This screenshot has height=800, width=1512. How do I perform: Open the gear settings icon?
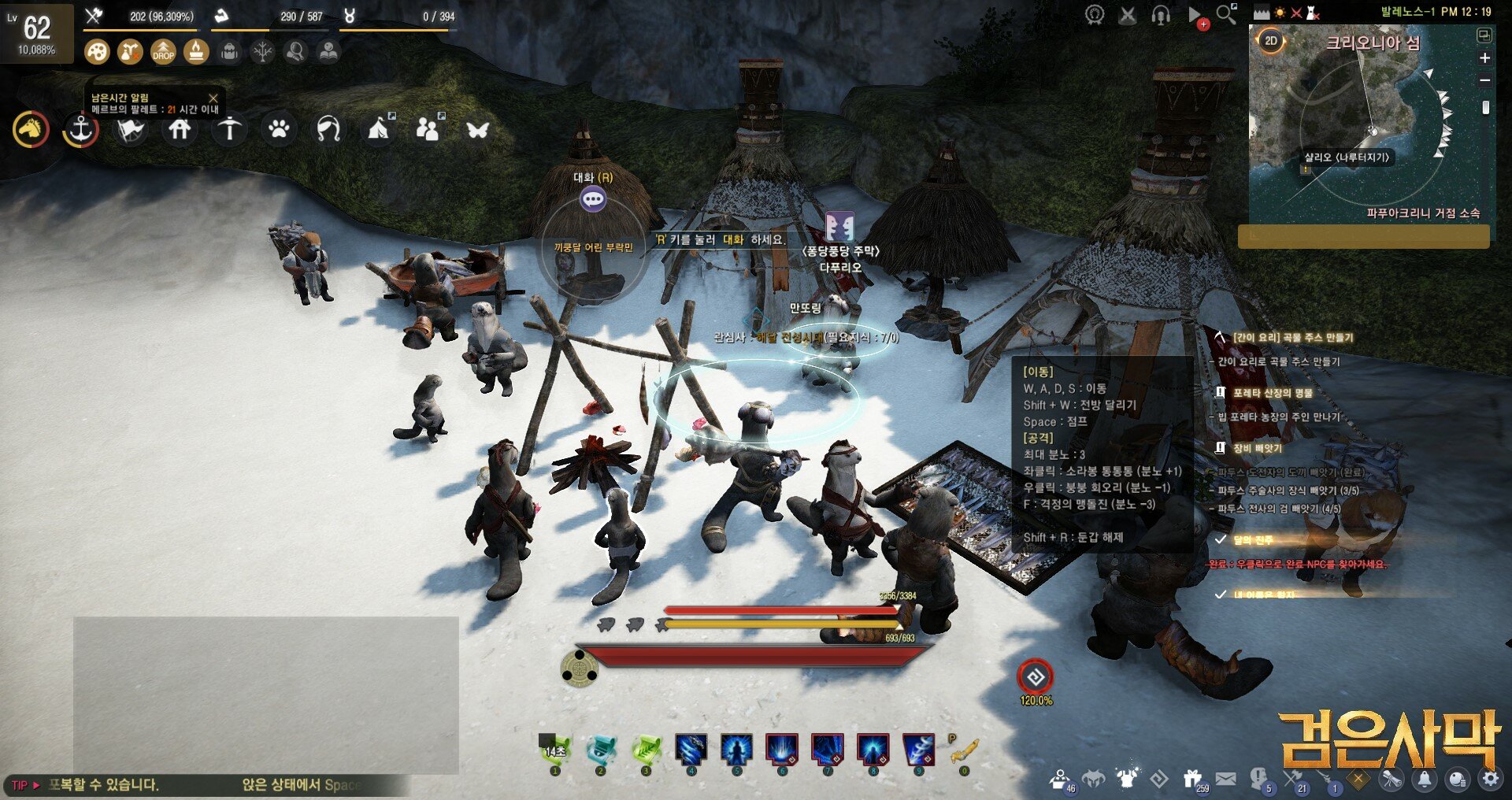pos(1490,779)
